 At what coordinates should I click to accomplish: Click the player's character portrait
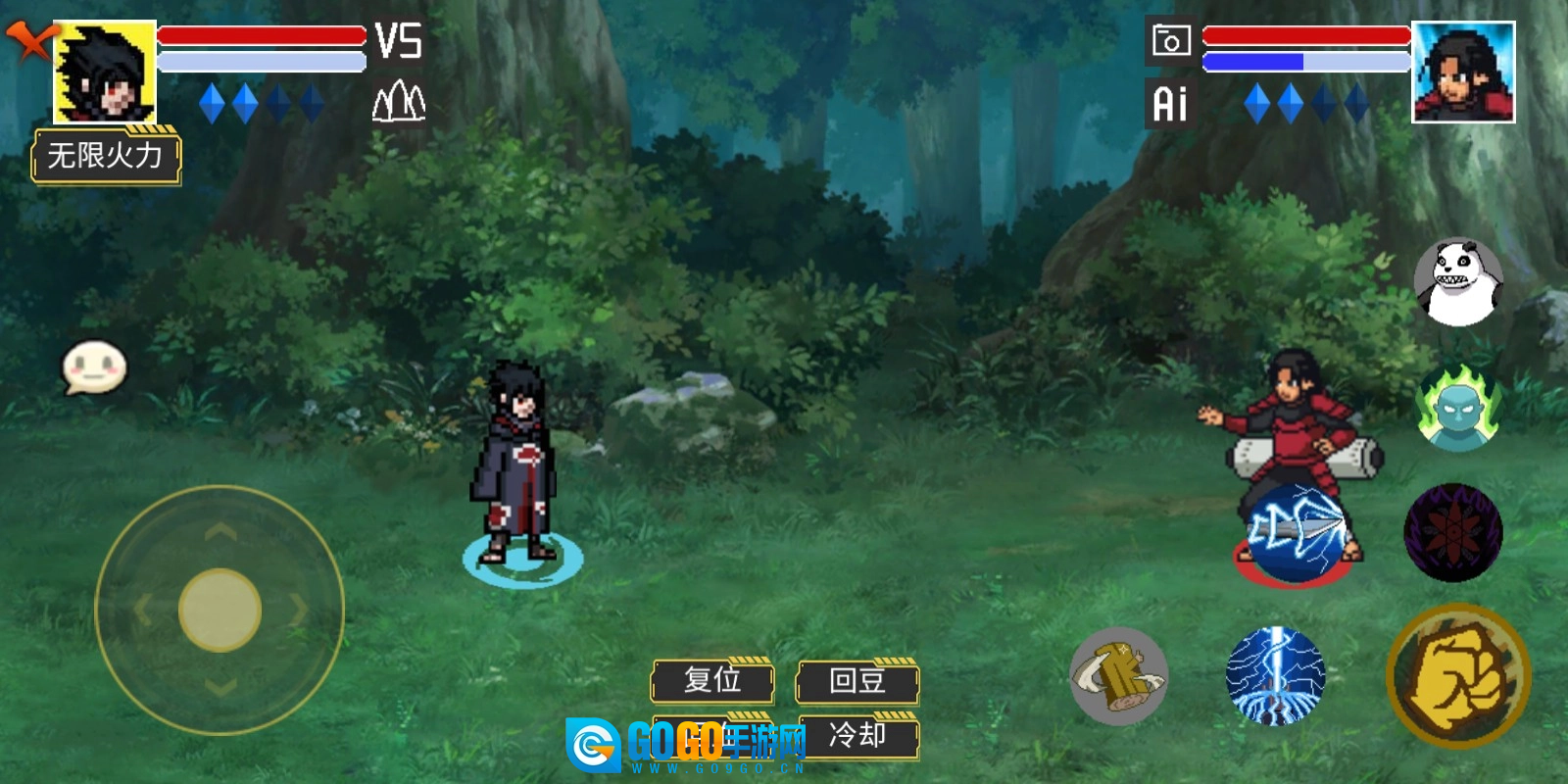tap(105, 72)
